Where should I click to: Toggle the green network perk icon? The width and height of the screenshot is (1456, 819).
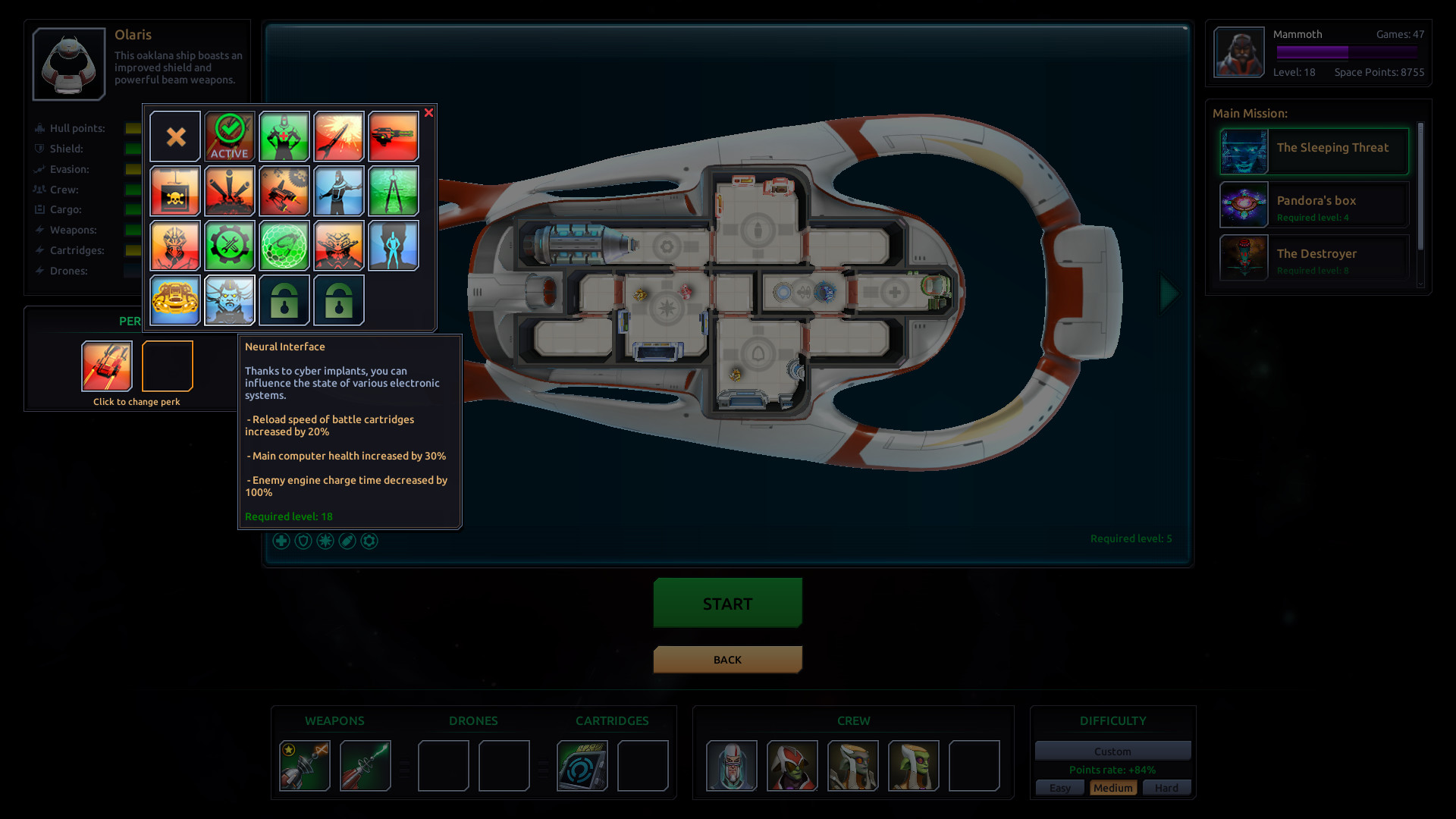pyautogui.click(x=284, y=246)
